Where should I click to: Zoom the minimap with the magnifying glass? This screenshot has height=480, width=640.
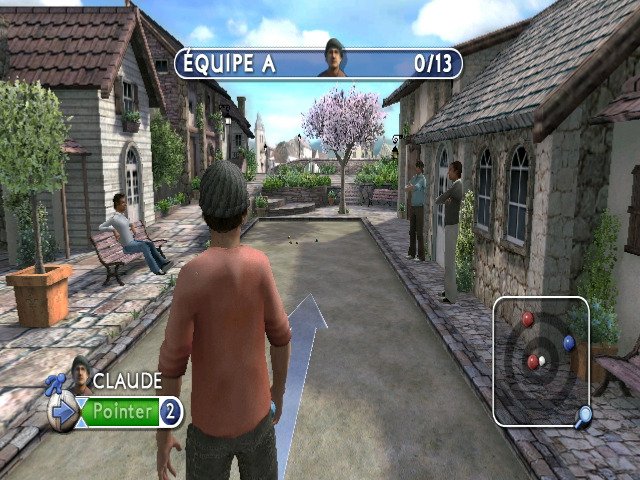[582, 414]
